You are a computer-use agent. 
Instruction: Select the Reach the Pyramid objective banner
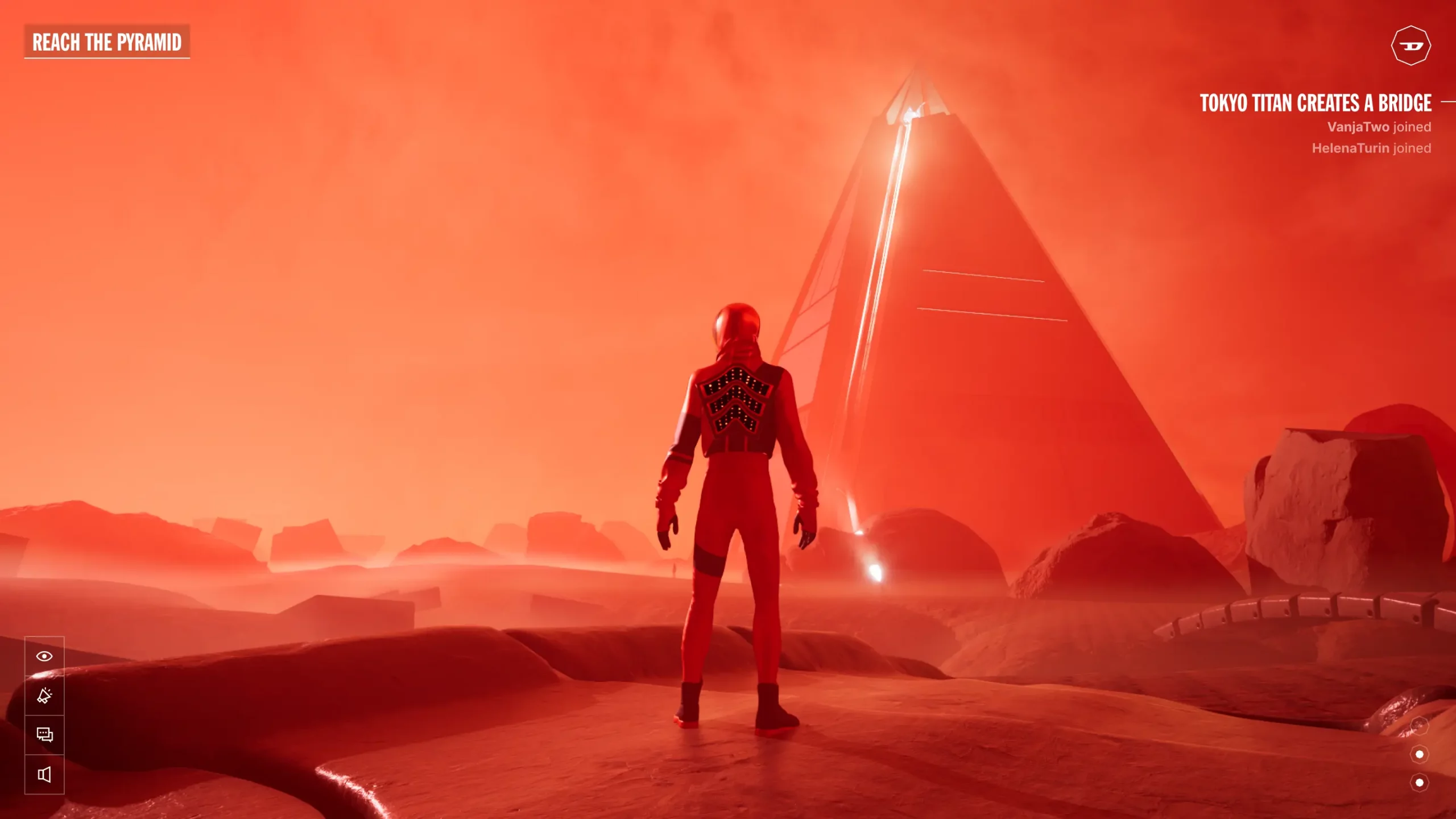(107, 42)
